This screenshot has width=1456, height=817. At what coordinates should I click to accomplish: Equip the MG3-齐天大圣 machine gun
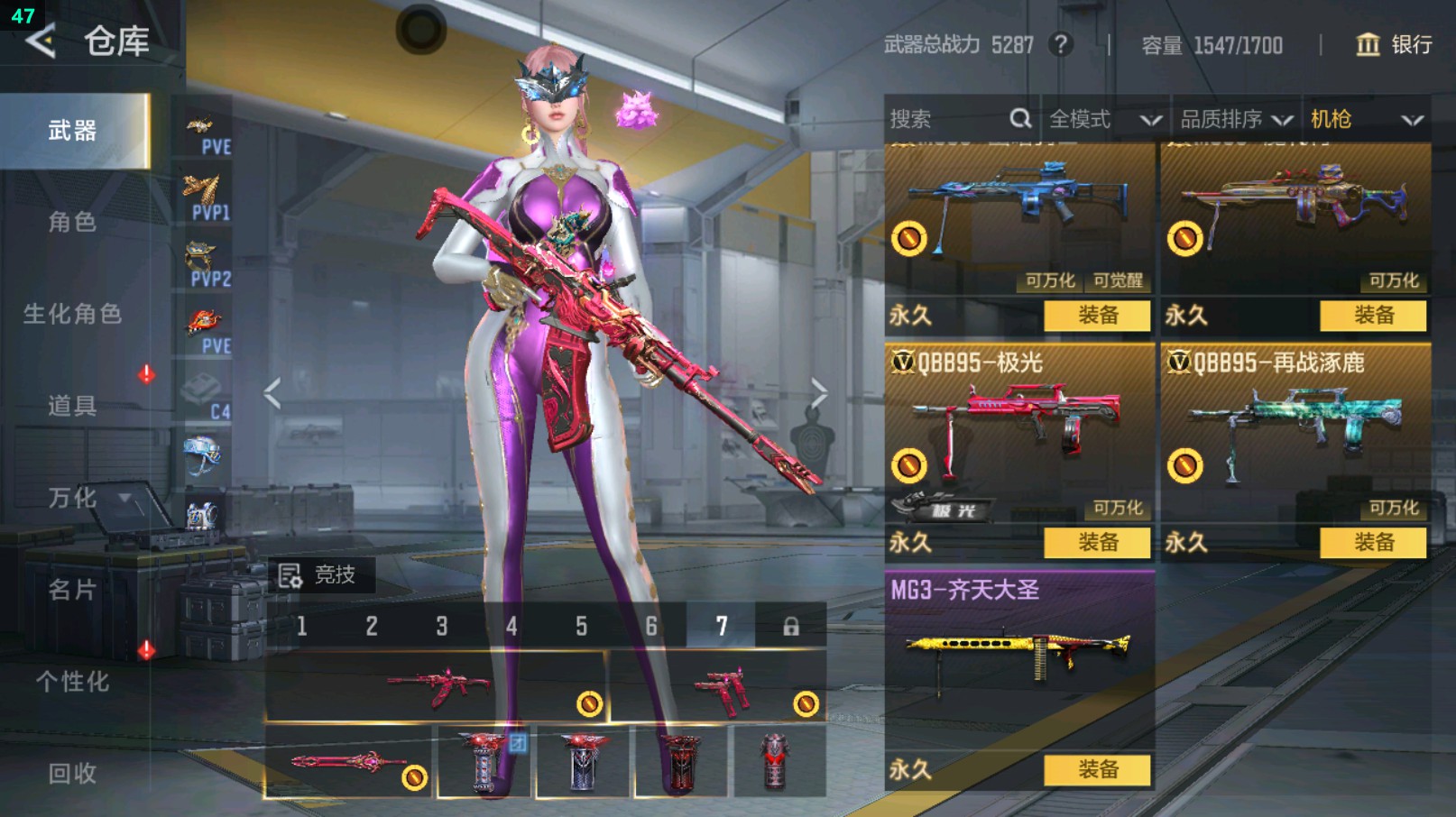click(x=1097, y=769)
